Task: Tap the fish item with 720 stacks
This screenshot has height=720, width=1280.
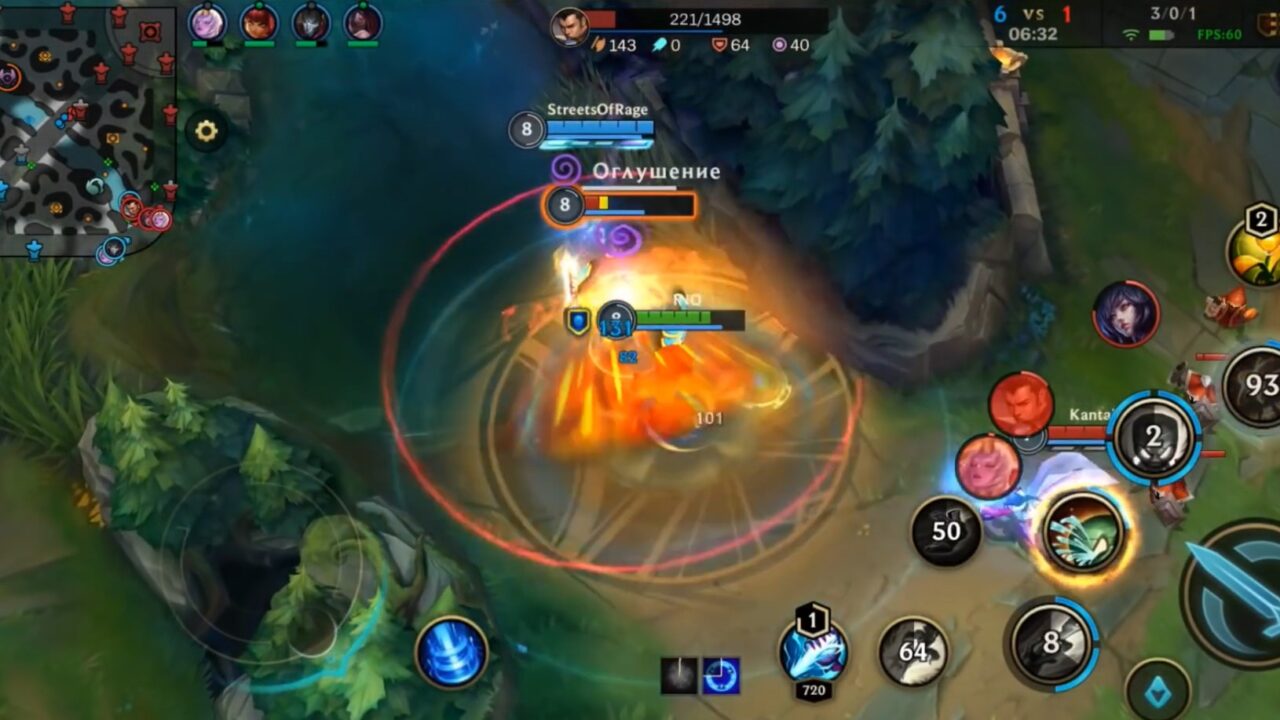Action: (812, 658)
